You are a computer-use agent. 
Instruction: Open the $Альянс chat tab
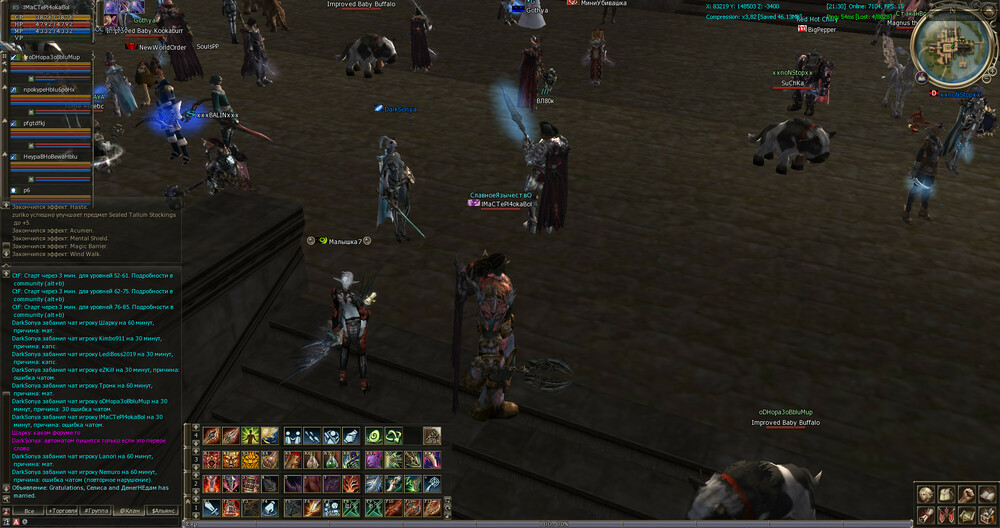coord(162,511)
